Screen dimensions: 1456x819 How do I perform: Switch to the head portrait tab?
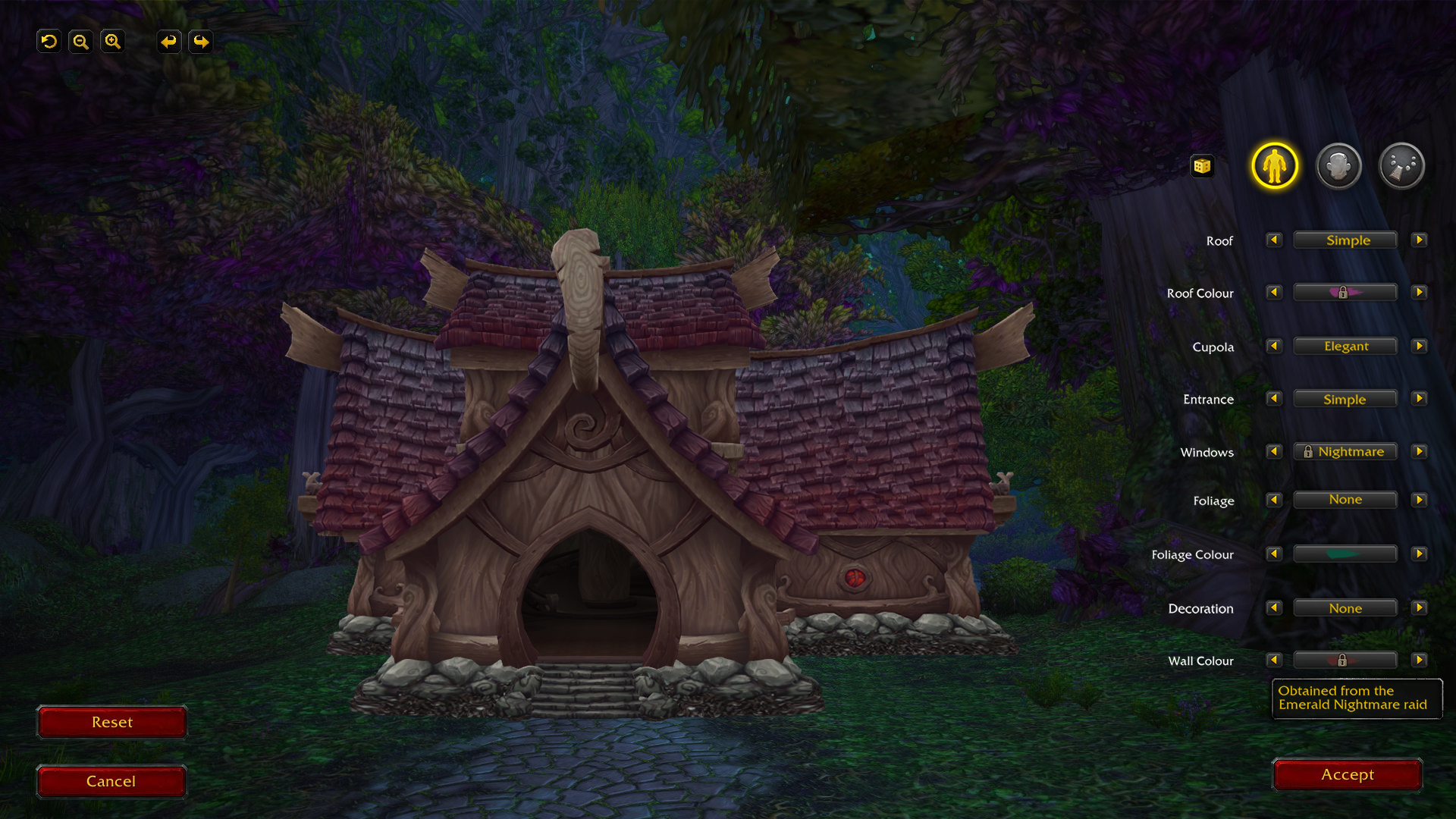coord(1338,166)
